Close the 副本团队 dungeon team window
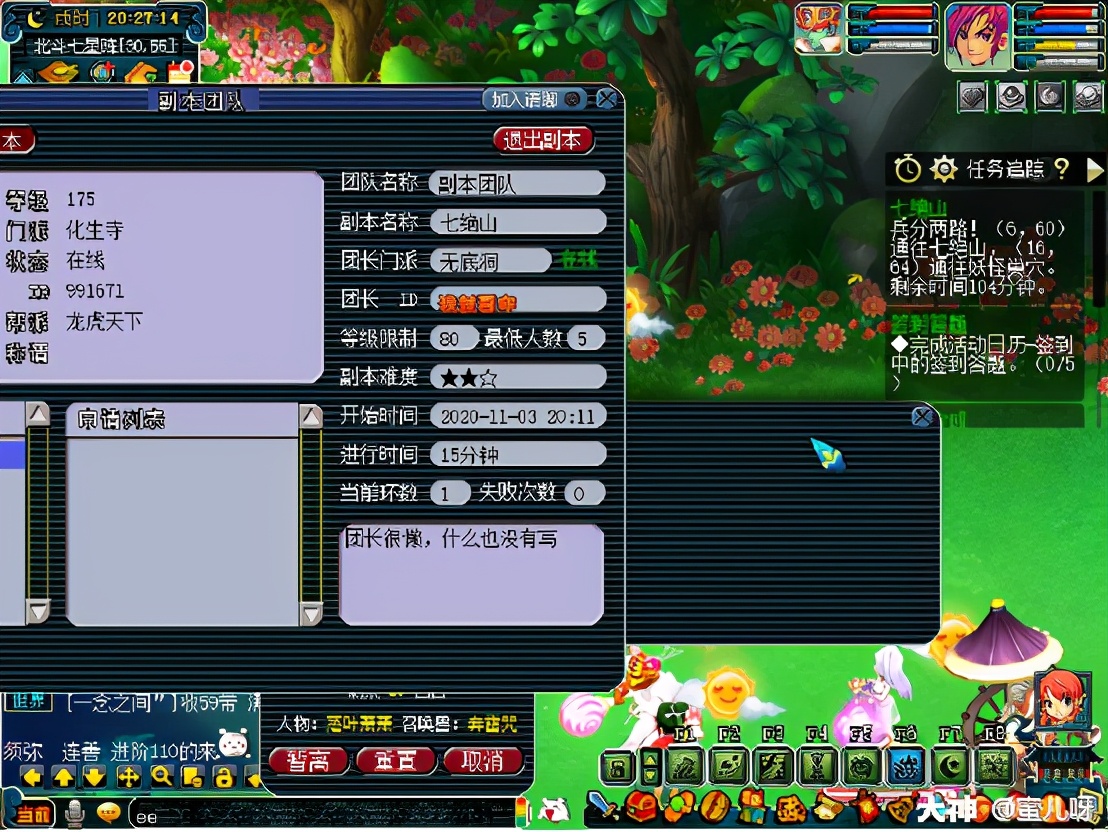The width and height of the screenshot is (1108, 832). click(x=606, y=99)
